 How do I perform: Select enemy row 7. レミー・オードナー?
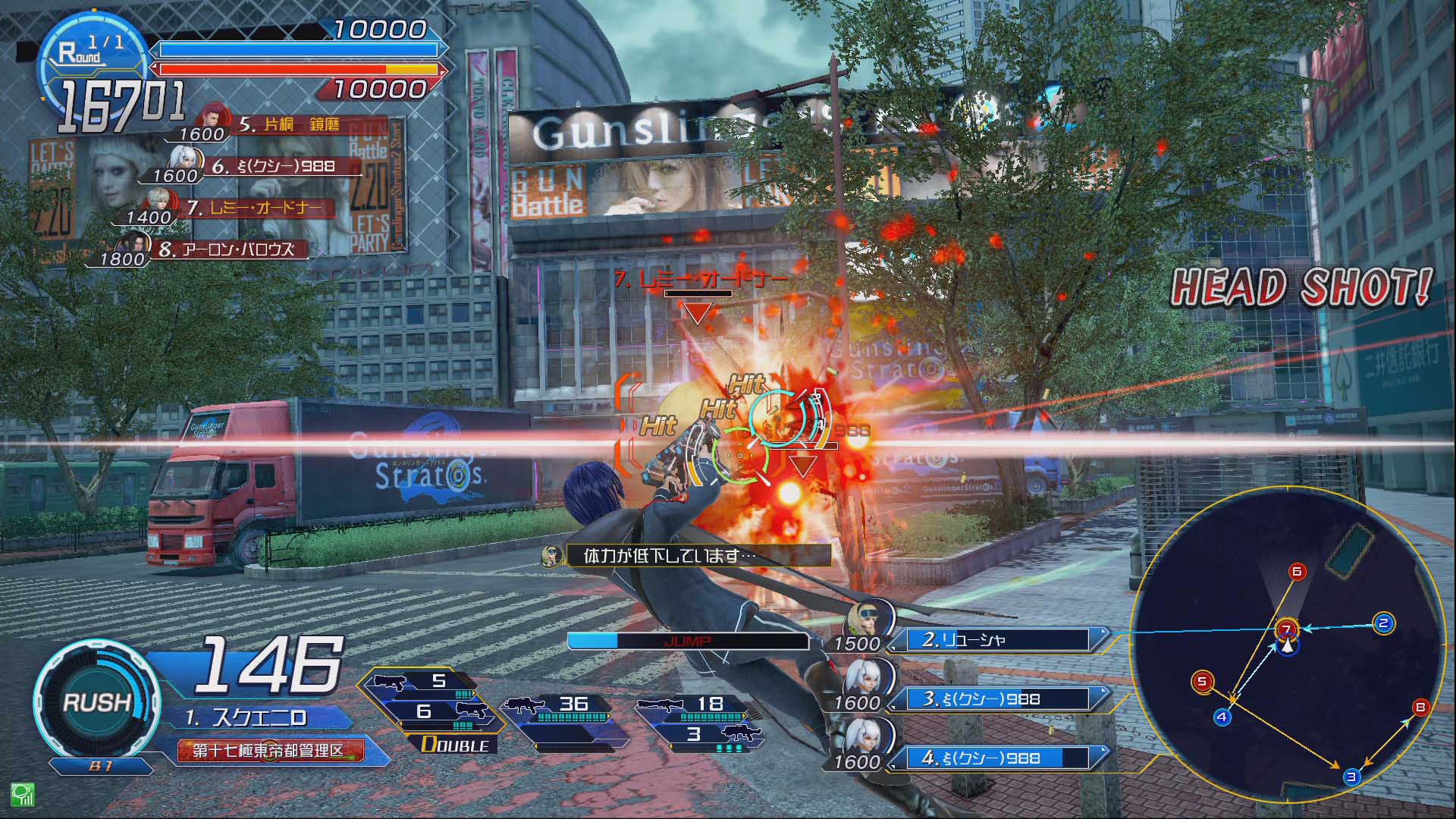255,208
